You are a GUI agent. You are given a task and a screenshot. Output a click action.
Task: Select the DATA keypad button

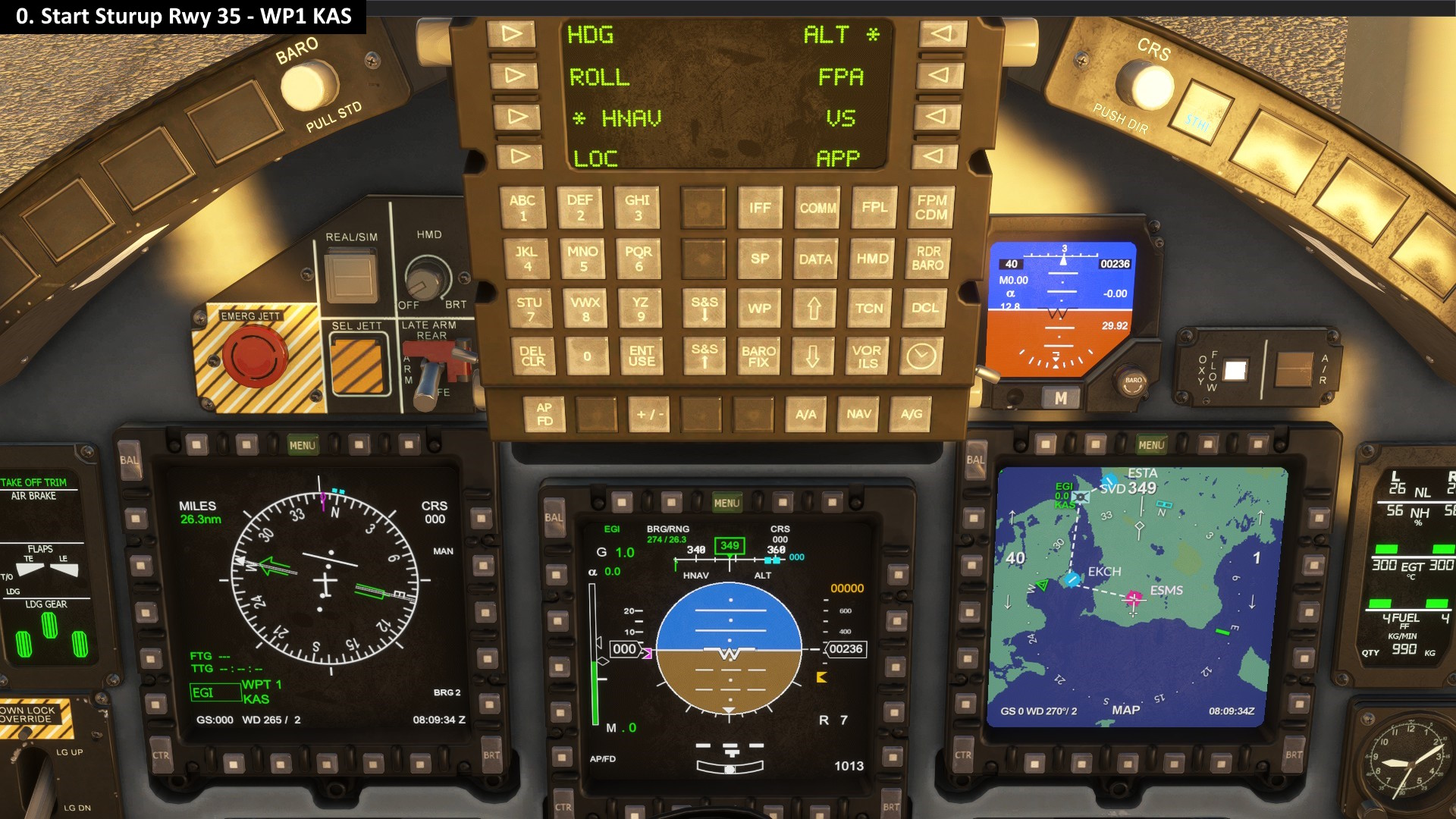tap(815, 259)
